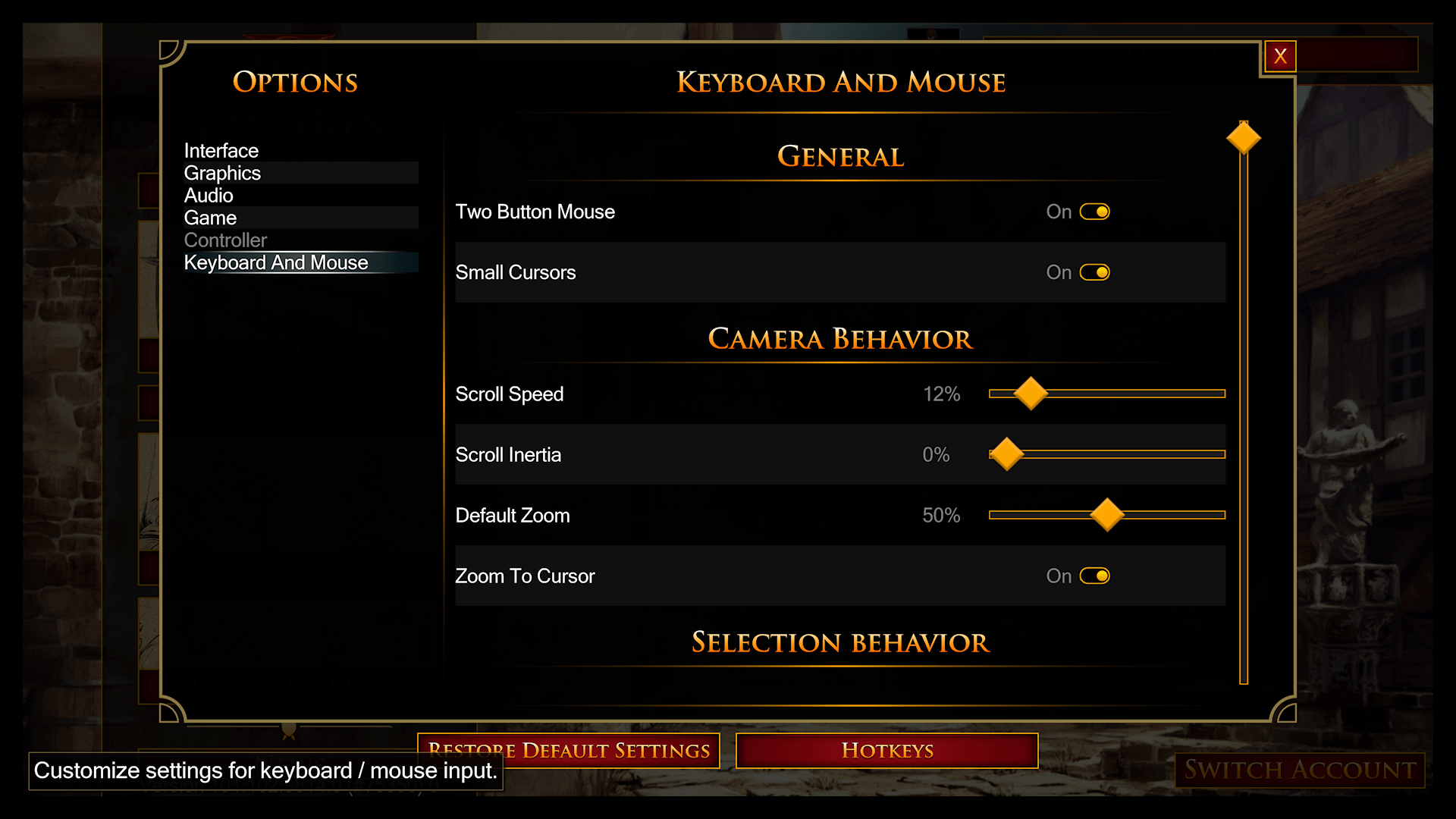Open the Hotkeys configuration
The image size is (1456, 819).
click(x=886, y=751)
